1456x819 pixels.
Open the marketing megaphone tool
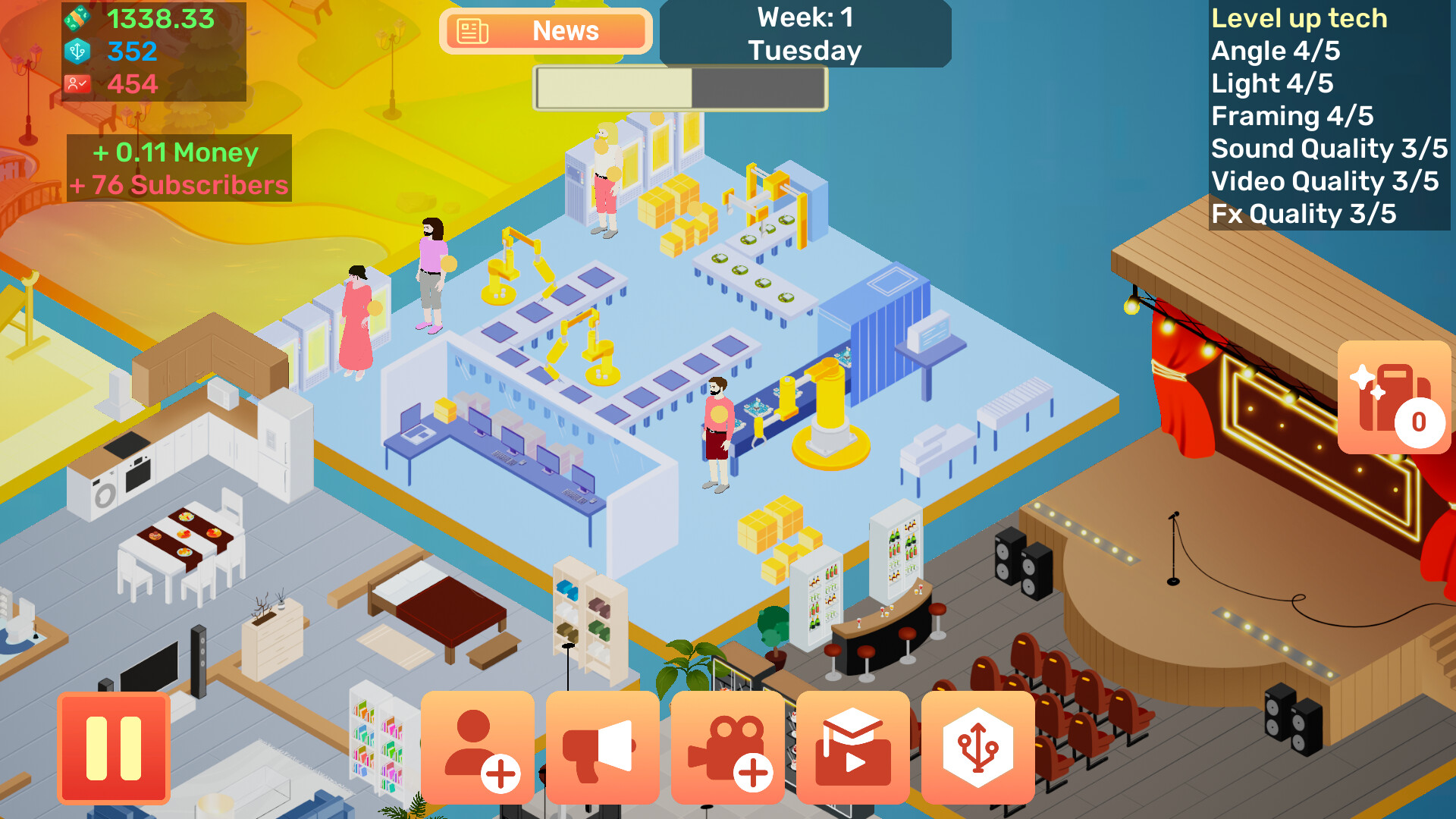(602, 747)
